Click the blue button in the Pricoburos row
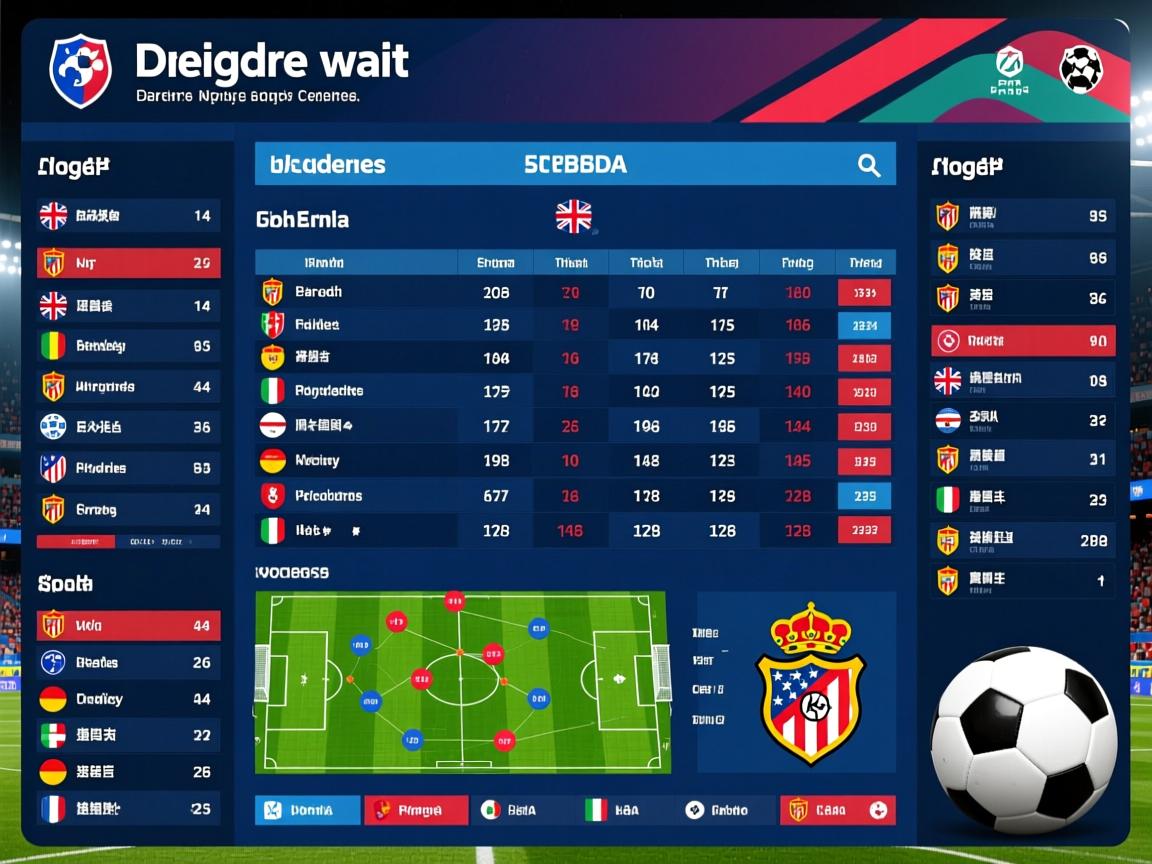 click(864, 496)
